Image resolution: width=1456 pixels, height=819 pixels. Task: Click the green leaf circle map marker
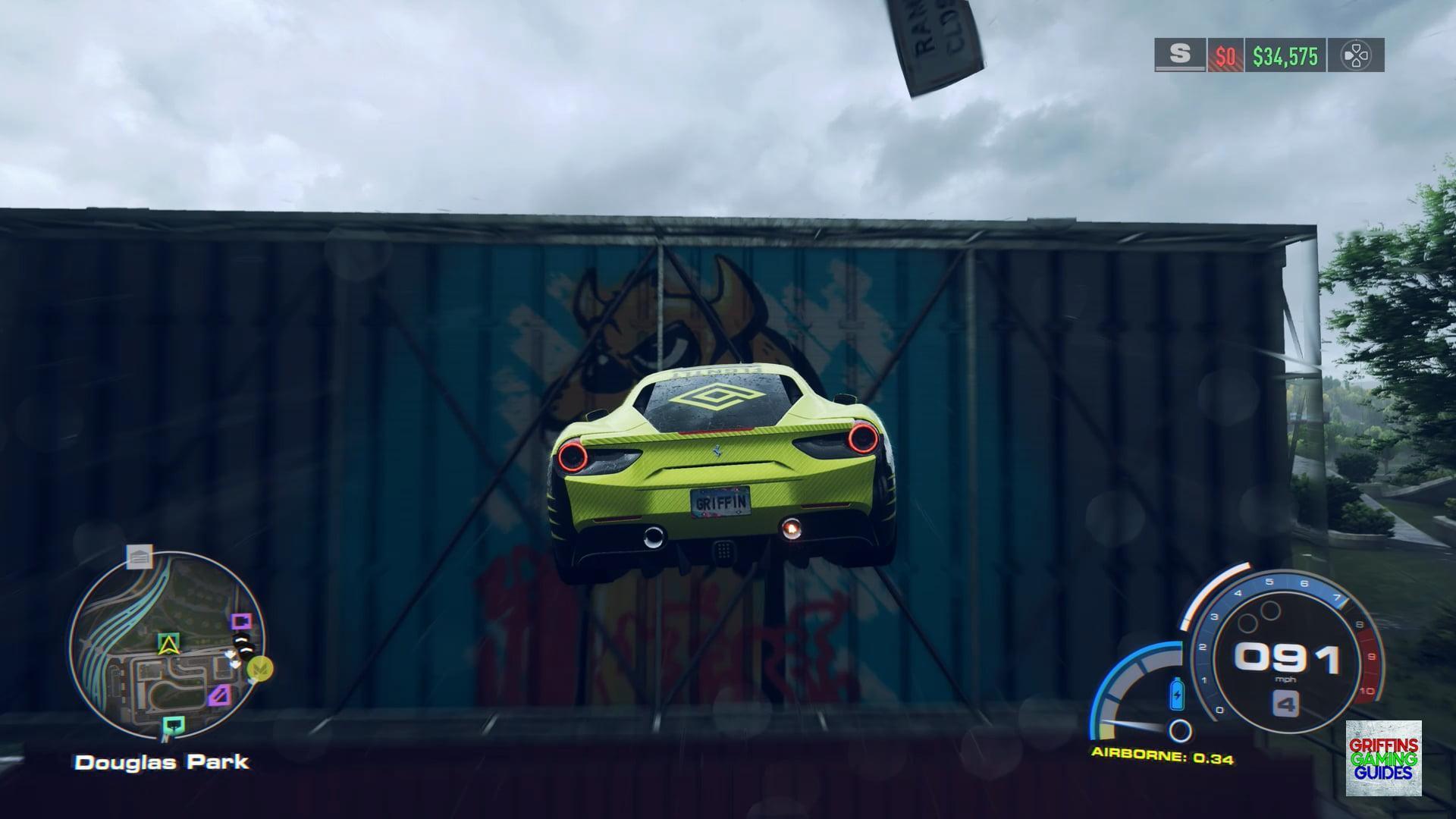tap(262, 669)
